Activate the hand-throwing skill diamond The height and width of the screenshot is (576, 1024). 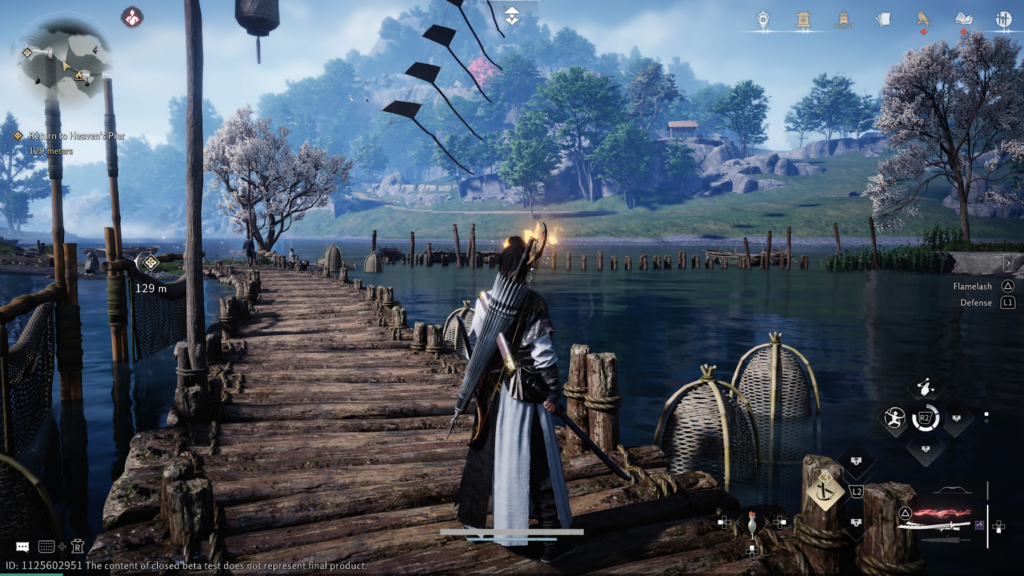[x=926, y=389]
